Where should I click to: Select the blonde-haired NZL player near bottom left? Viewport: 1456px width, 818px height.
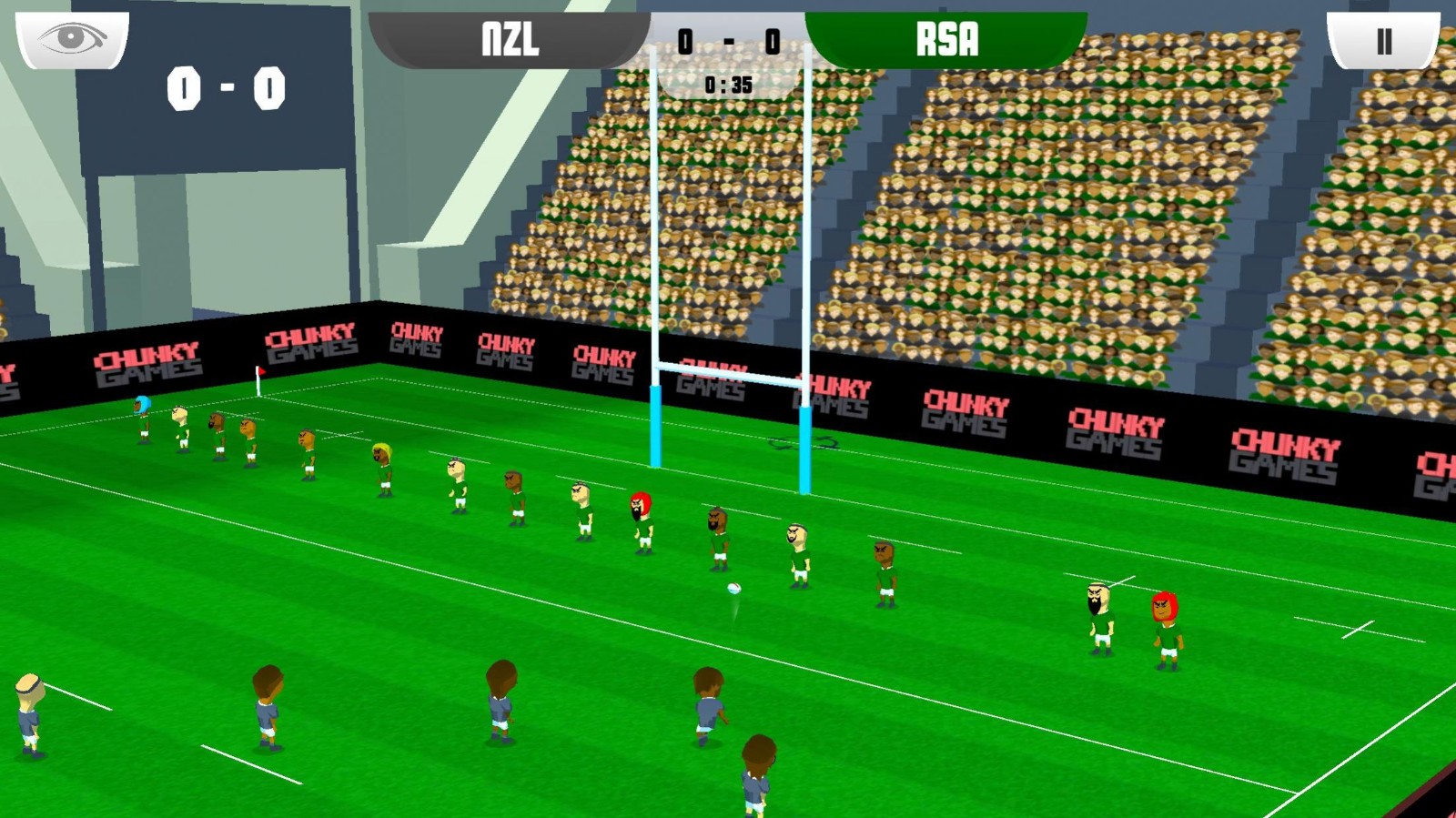point(27,719)
